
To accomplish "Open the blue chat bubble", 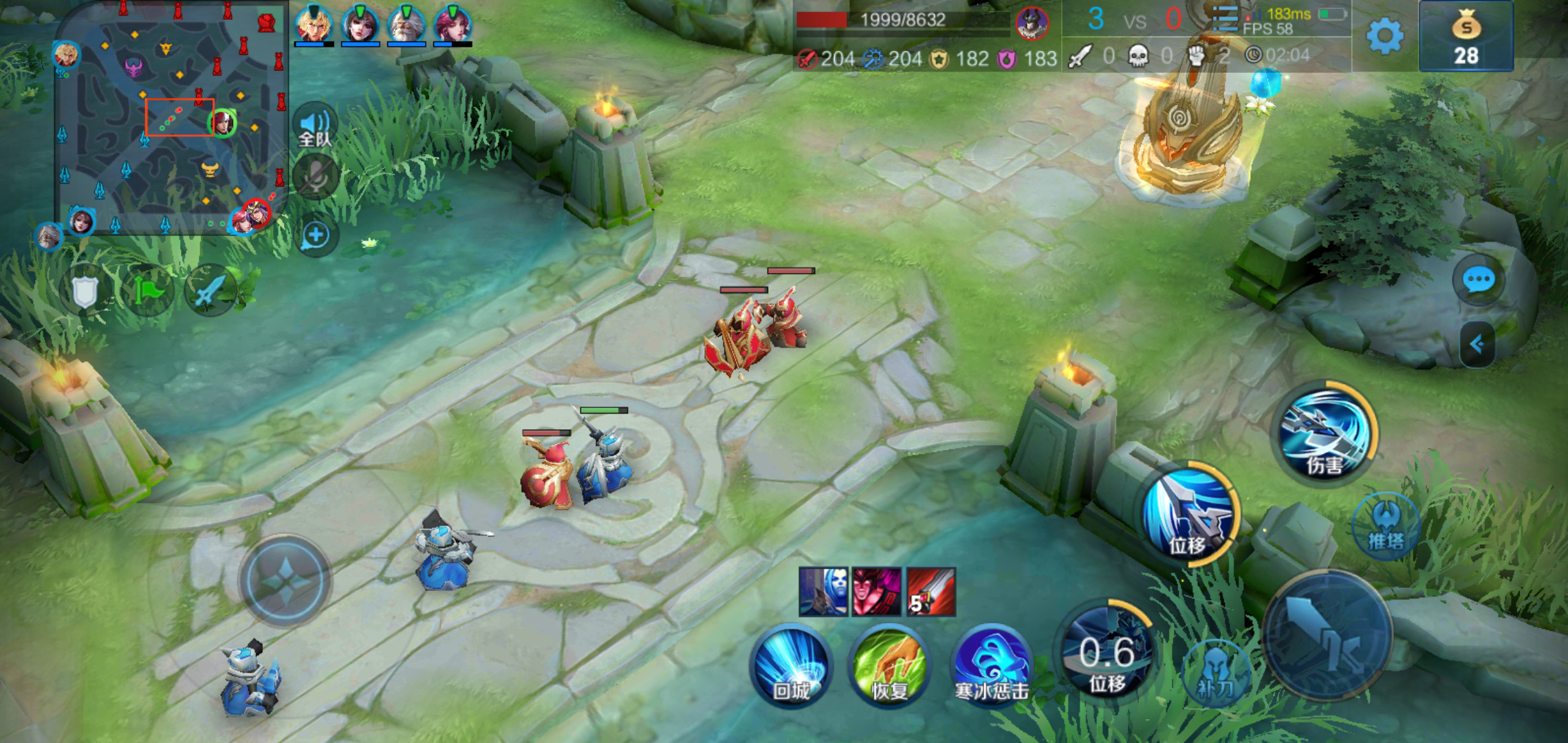I will tap(1478, 280).
